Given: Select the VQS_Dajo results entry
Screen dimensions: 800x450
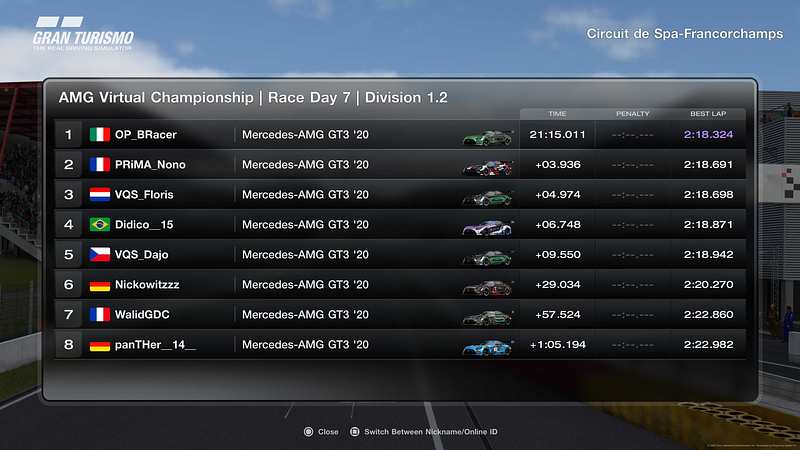Looking at the screenshot, I should pos(400,254).
